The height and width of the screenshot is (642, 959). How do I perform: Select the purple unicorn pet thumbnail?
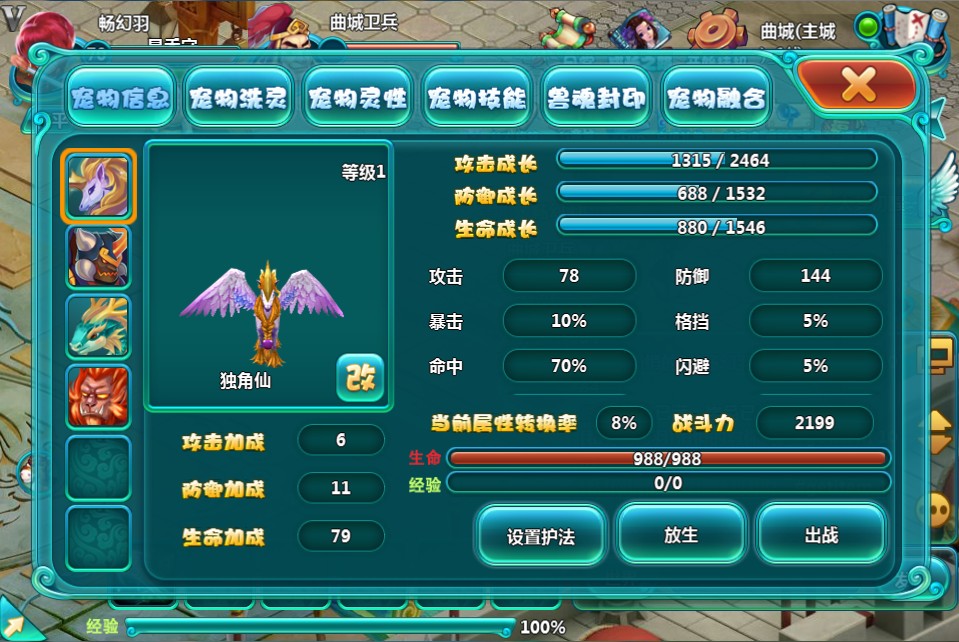point(98,187)
